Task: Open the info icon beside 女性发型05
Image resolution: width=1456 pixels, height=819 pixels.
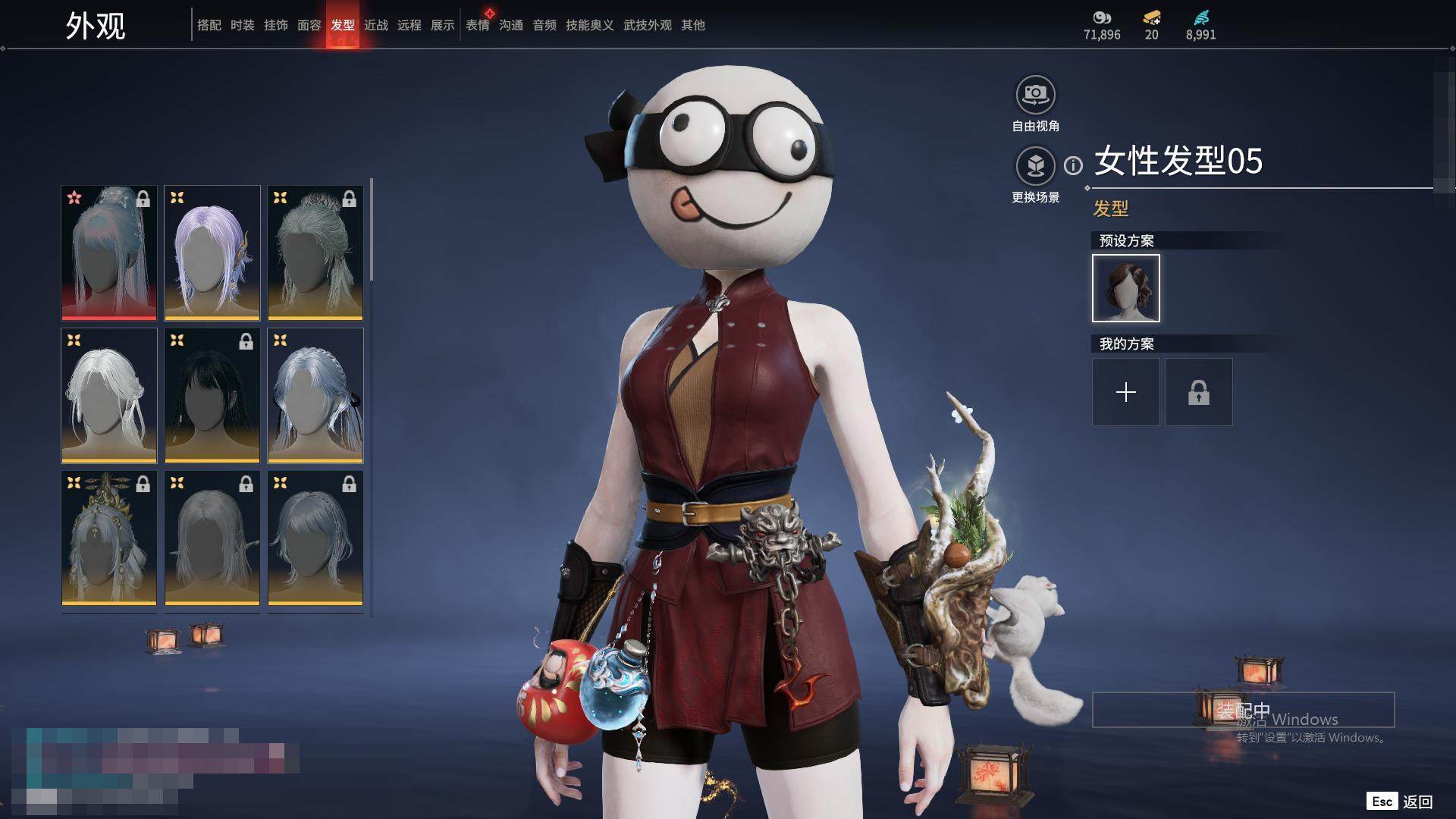Action: coord(1073,165)
